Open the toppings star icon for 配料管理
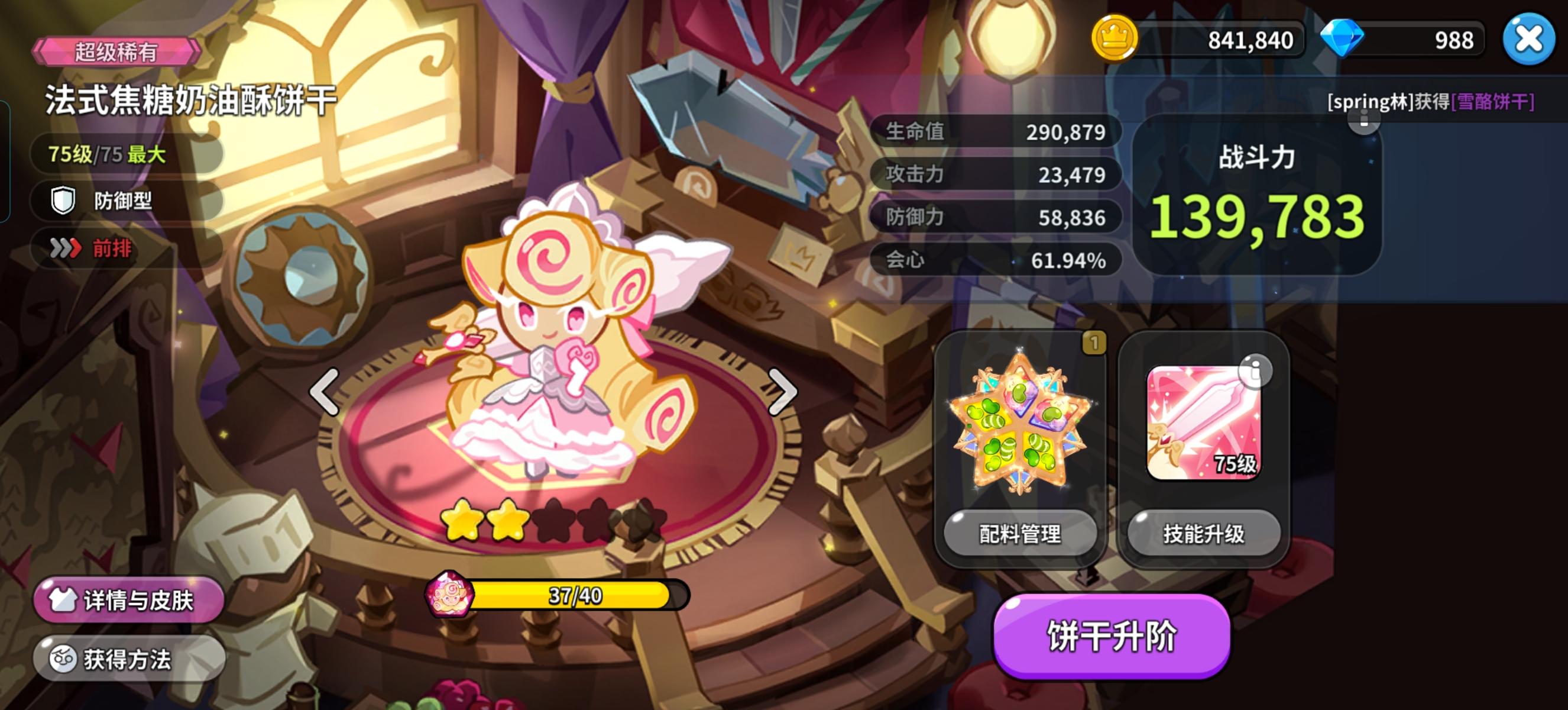Image resolution: width=1568 pixels, height=710 pixels. point(1023,420)
